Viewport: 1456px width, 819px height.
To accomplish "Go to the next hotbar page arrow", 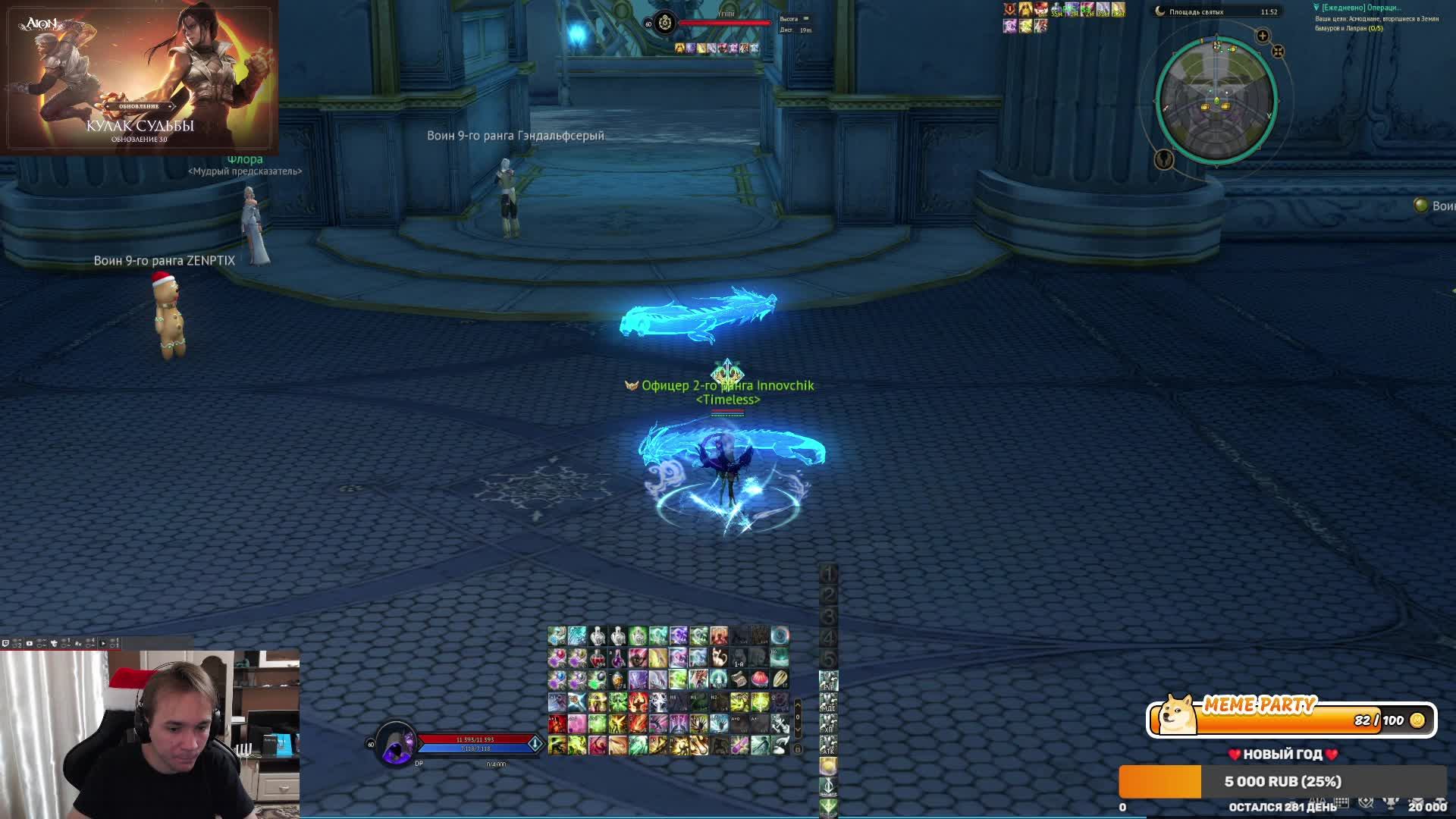I will click(798, 730).
